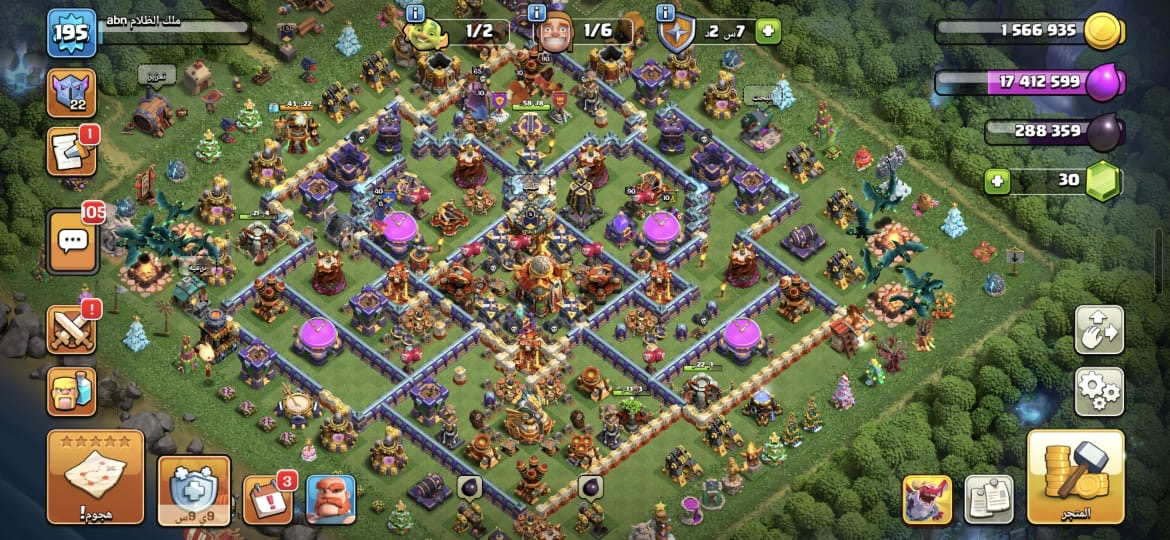This screenshot has height=540, width=1170.
Task: Open the shield status button
Action: 194,490
